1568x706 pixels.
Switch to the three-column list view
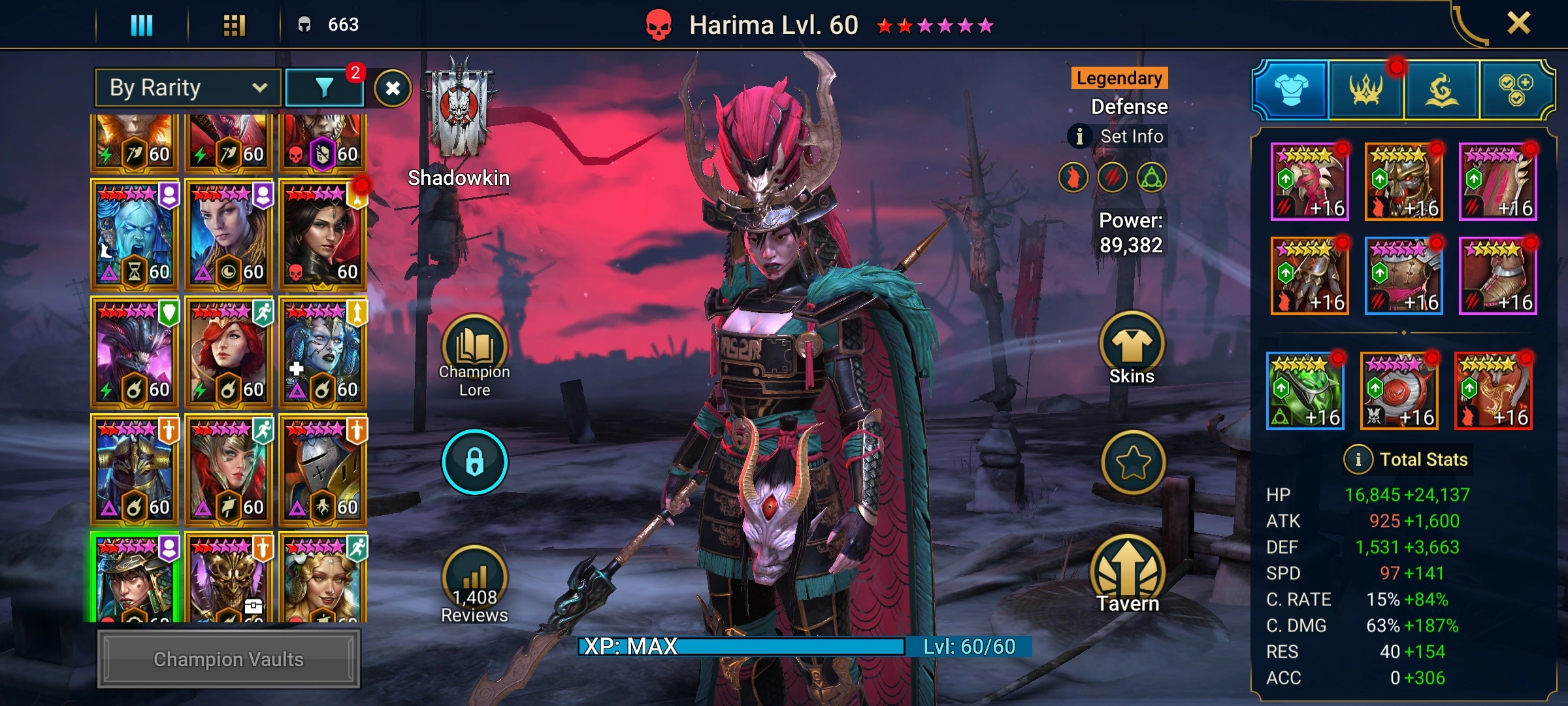(x=141, y=25)
